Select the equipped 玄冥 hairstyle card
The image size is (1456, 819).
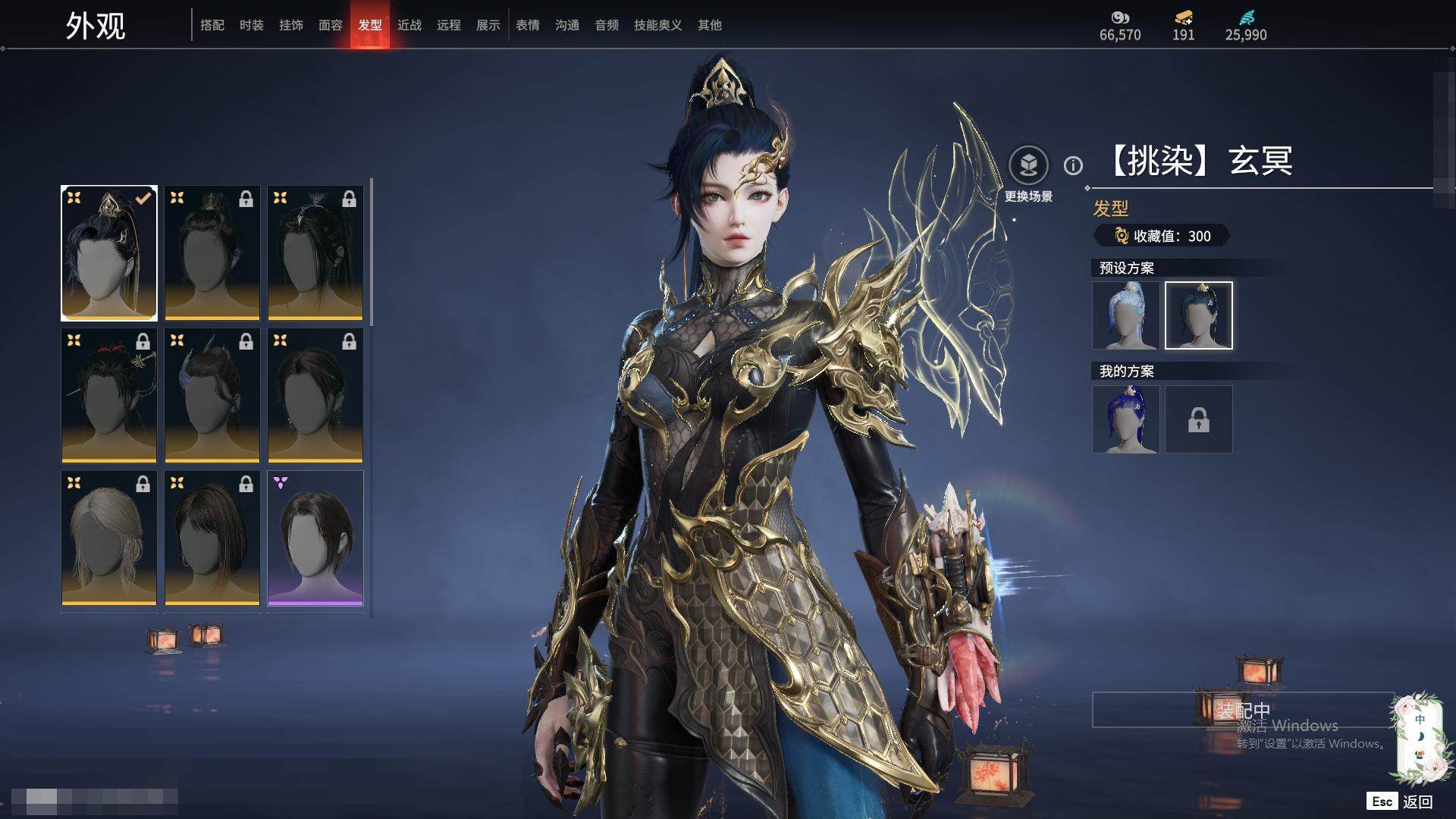tap(109, 253)
